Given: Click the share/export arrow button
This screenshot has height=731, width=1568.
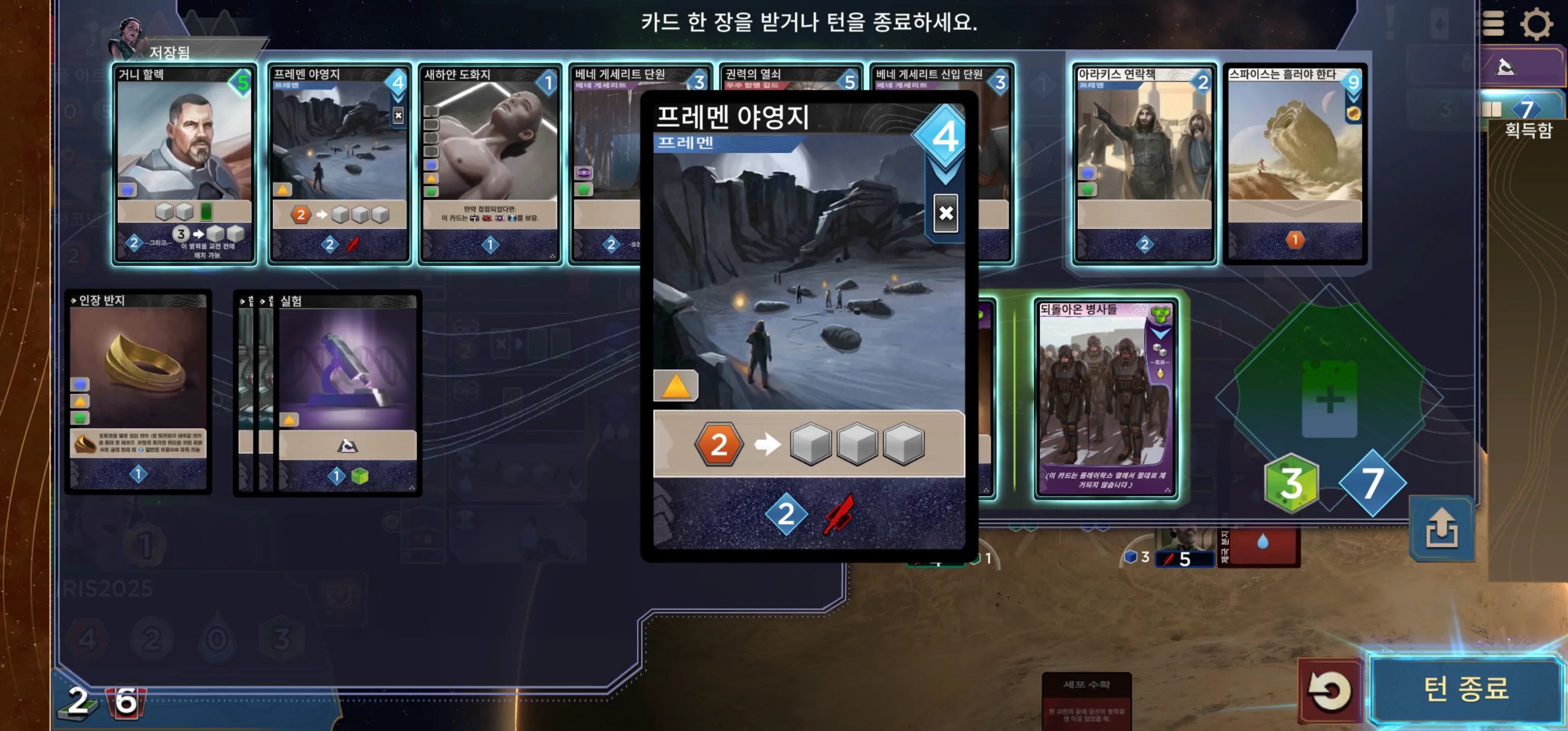Looking at the screenshot, I should point(1442,528).
